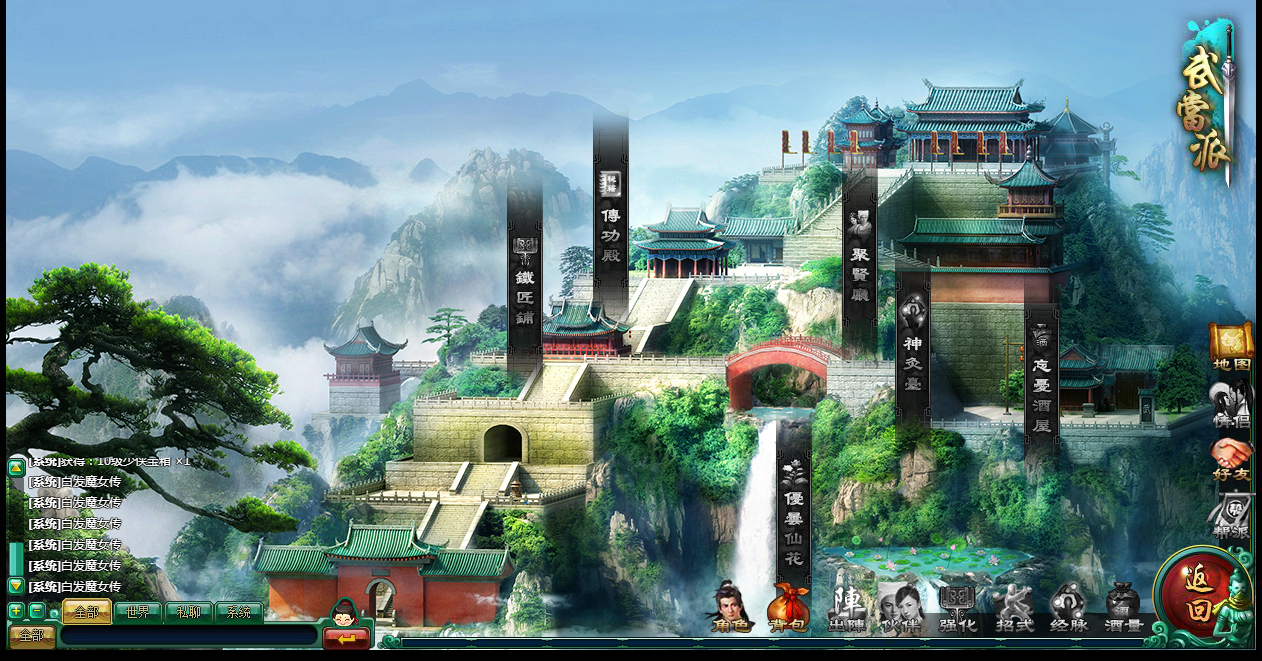Open the 背包 bag inventory
1262x661 pixels.
click(x=787, y=606)
